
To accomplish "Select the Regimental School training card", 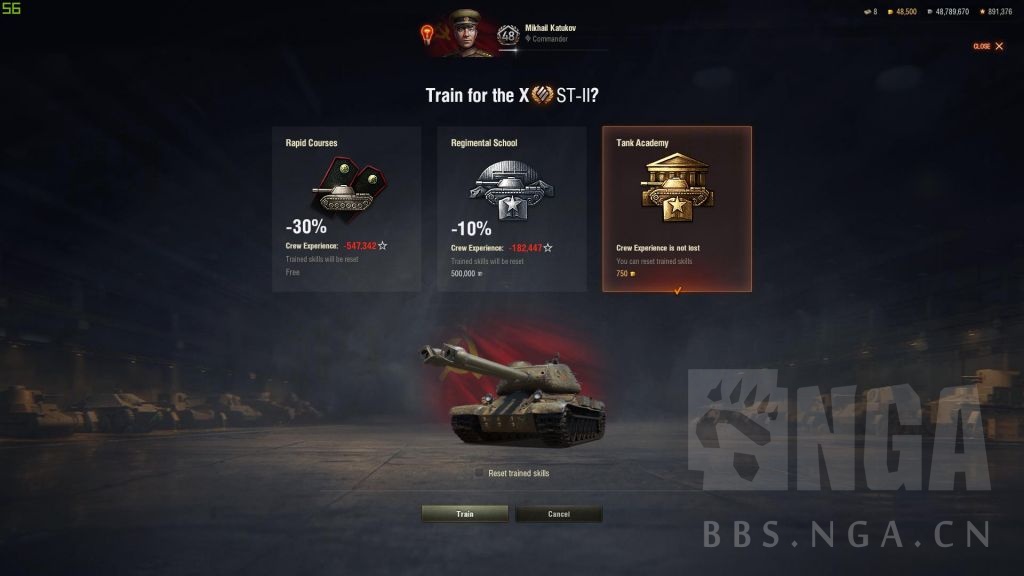I will point(511,208).
